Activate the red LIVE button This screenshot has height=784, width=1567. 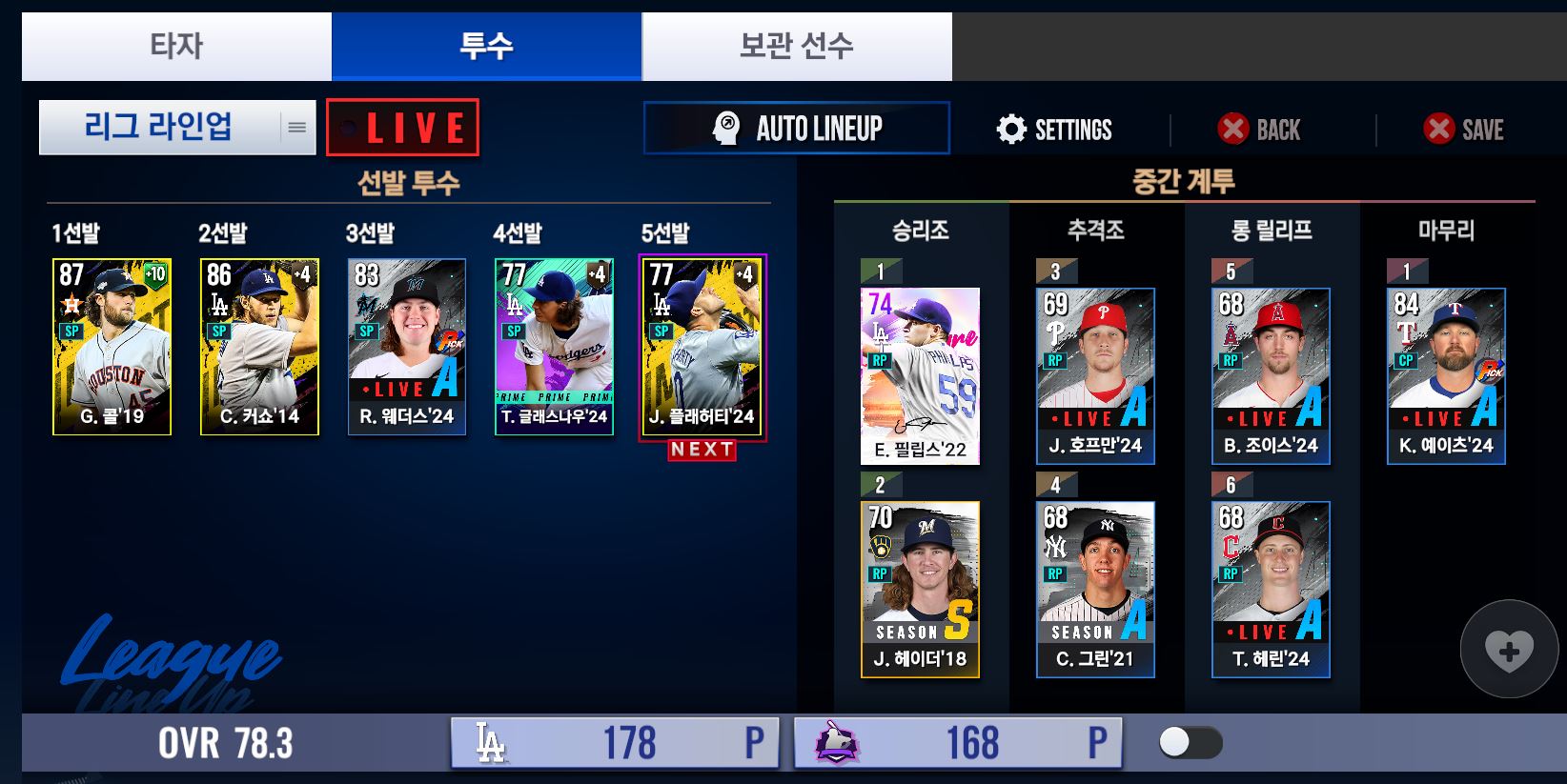pos(402,128)
